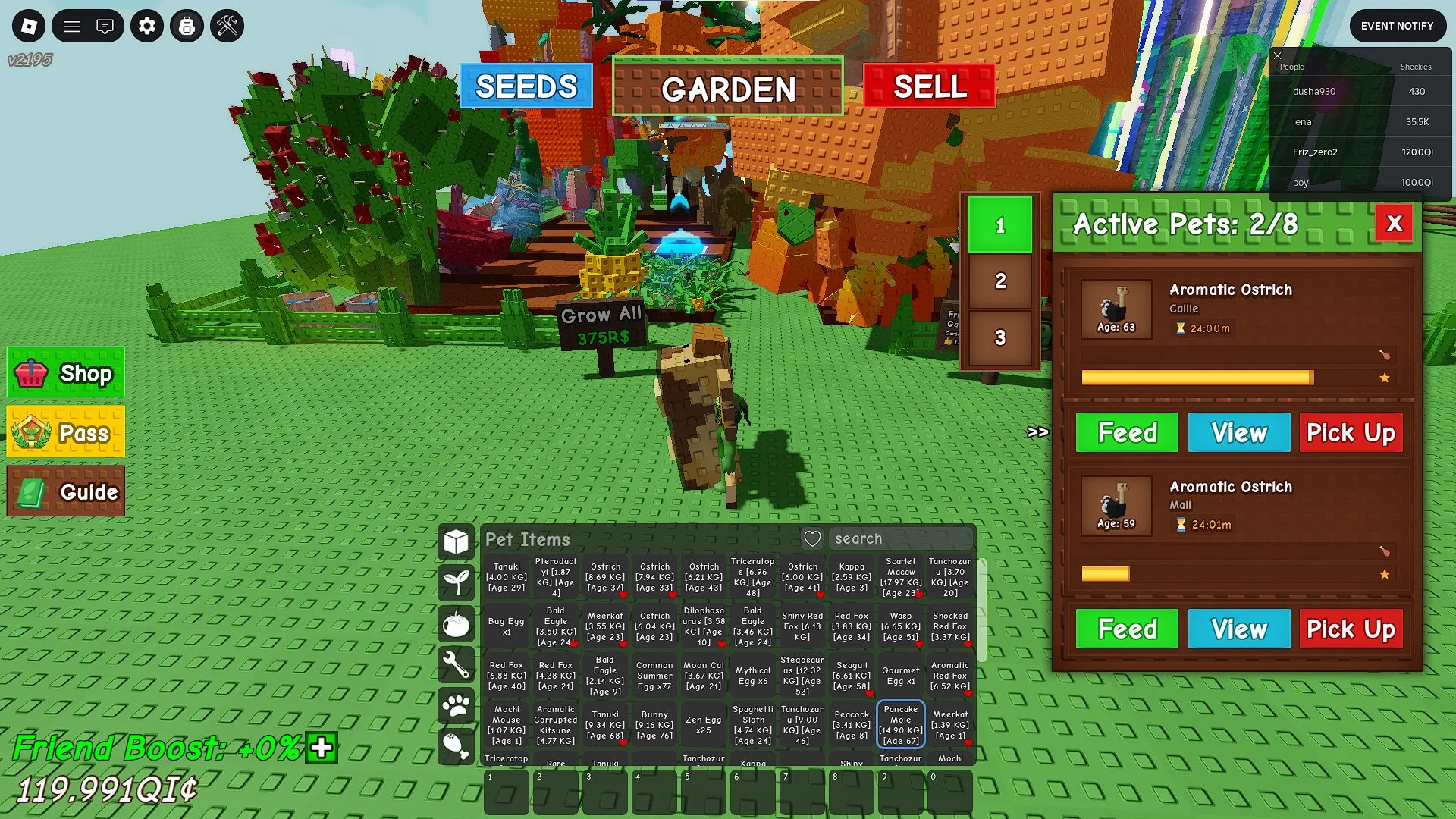Collapse the People leaderboard panel
1456x819 pixels.
tap(1278, 56)
